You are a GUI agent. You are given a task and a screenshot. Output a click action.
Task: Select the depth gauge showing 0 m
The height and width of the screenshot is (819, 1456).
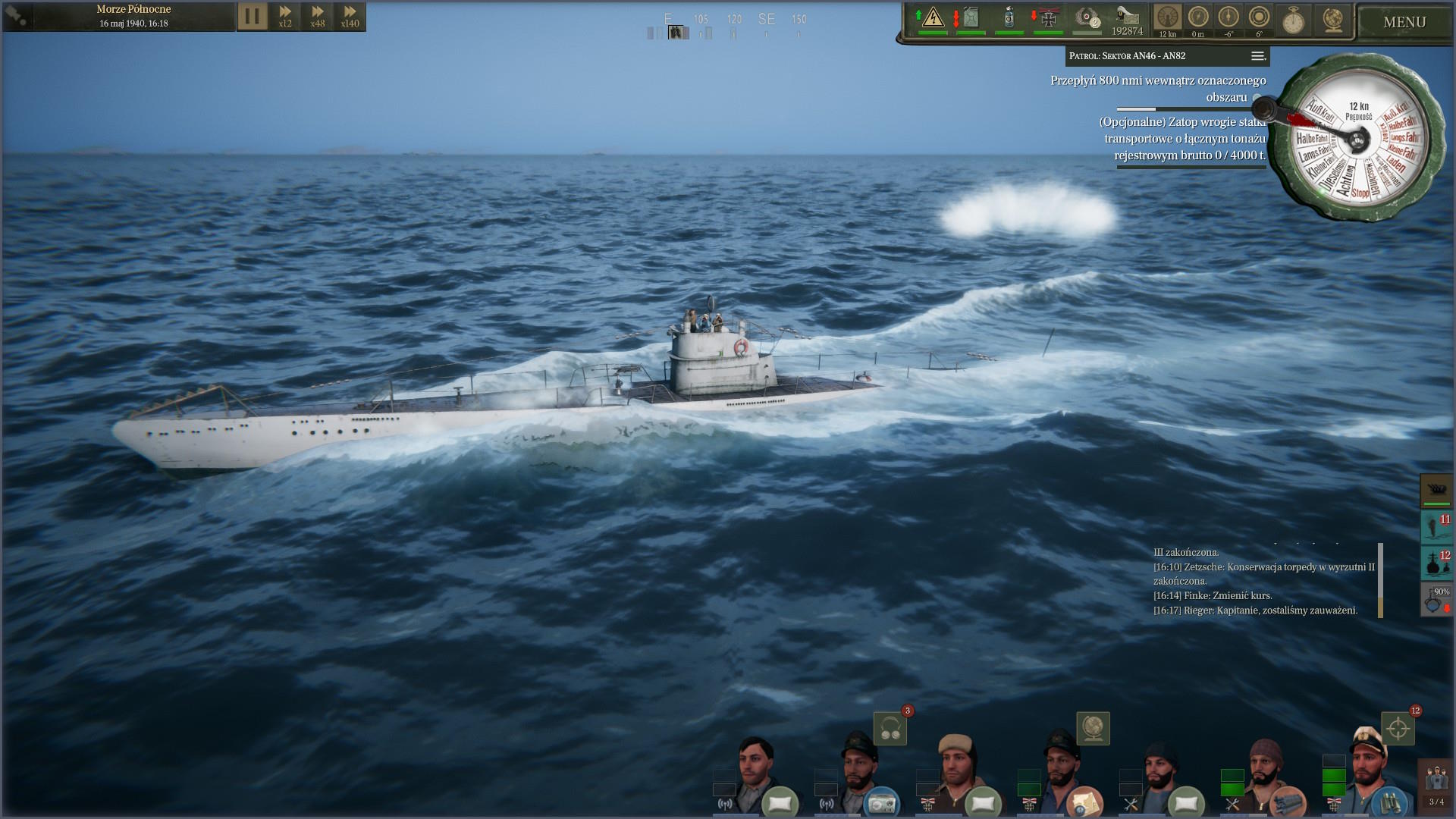coord(1198,18)
